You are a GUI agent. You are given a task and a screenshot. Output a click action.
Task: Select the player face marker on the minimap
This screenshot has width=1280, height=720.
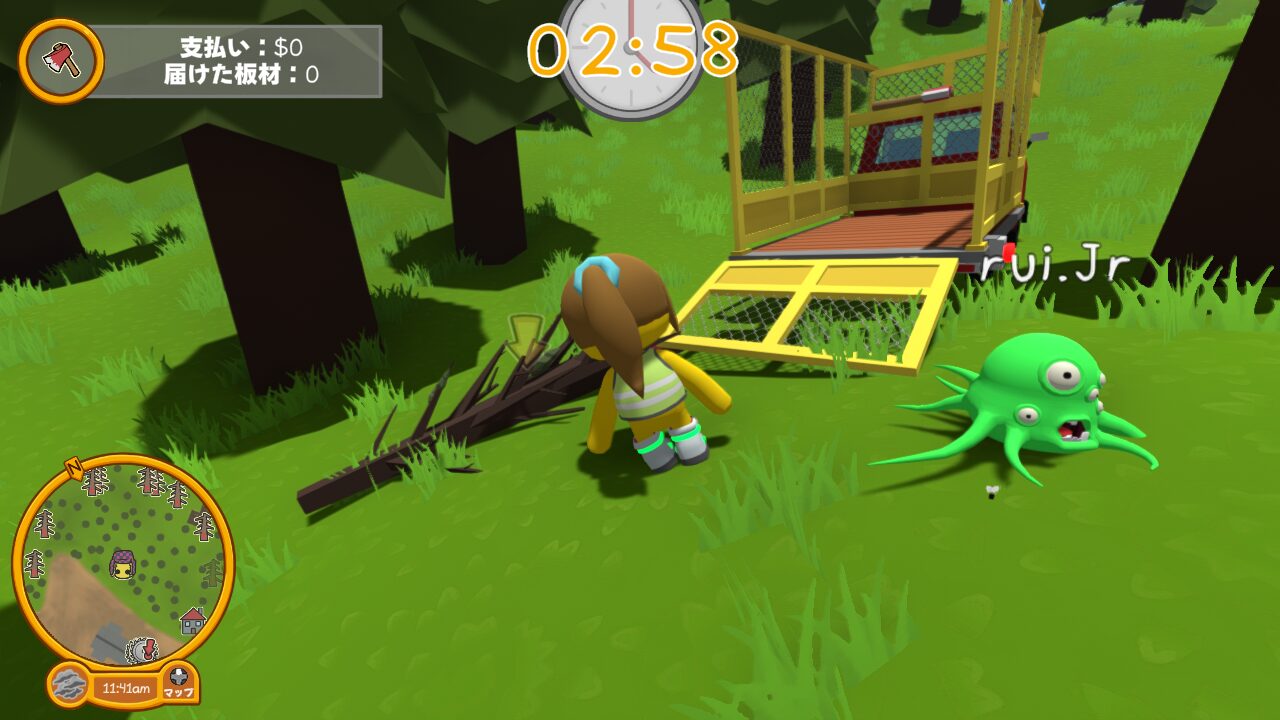click(123, 566)
